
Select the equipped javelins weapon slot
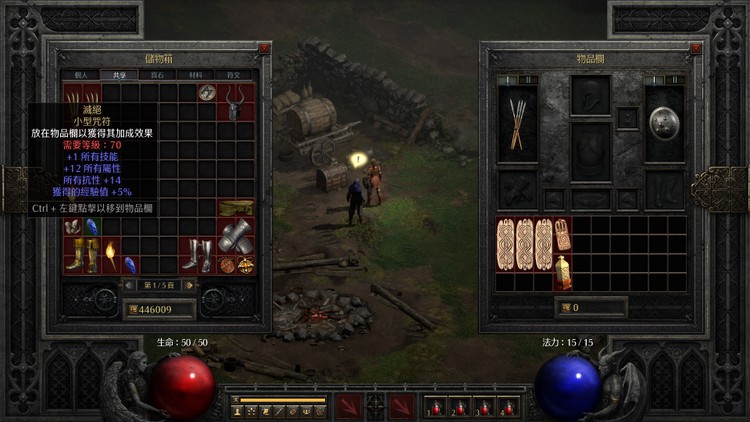click(518, 123)
